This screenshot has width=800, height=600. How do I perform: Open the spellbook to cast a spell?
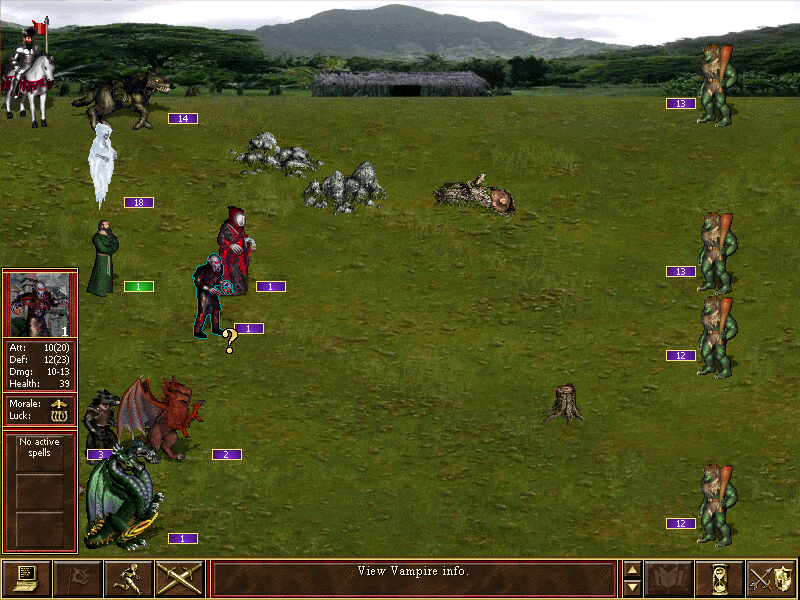click(x=669, y=578)
